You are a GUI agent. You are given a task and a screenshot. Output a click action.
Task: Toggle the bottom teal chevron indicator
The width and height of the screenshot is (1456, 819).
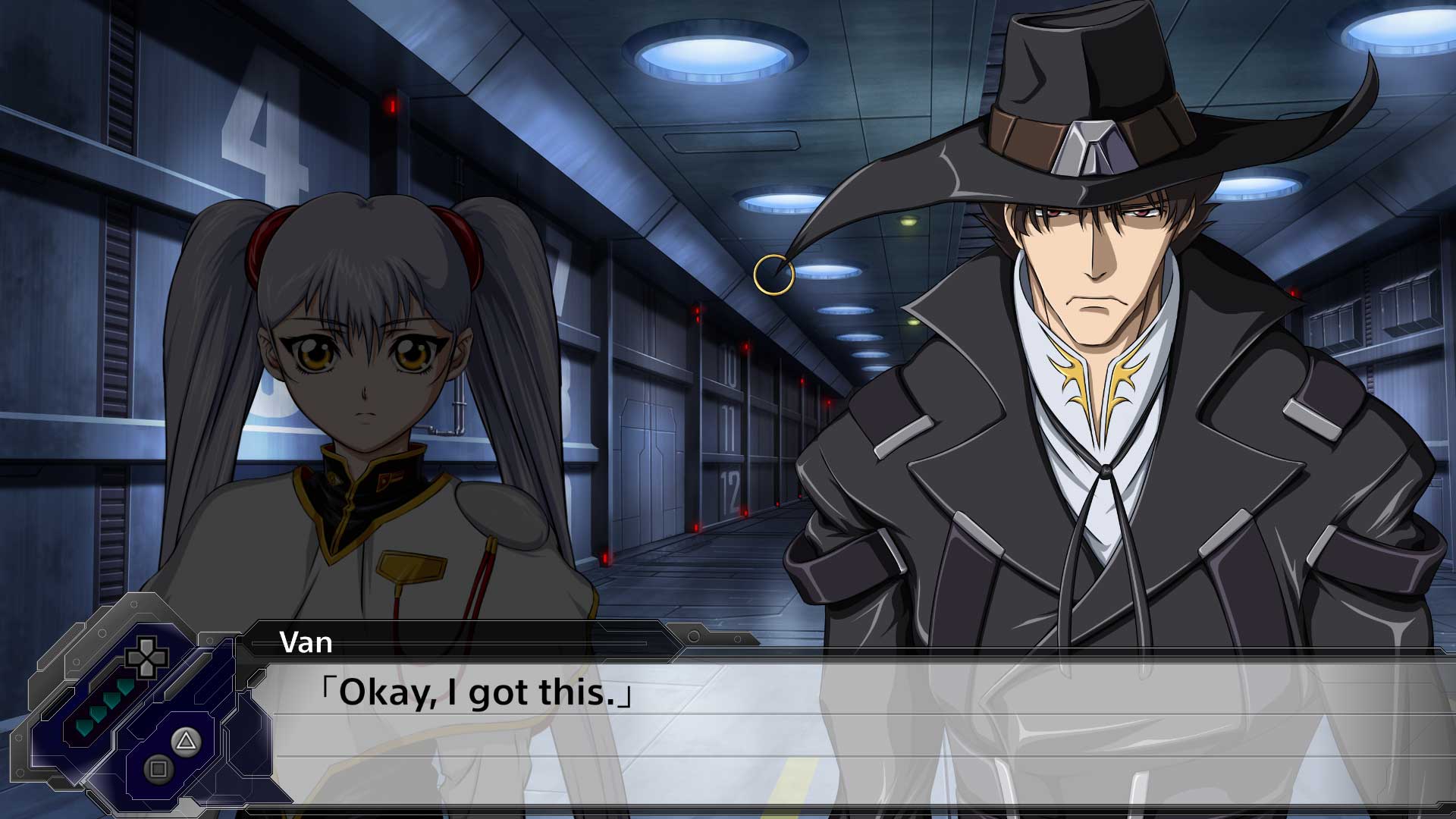coord(84,727)
